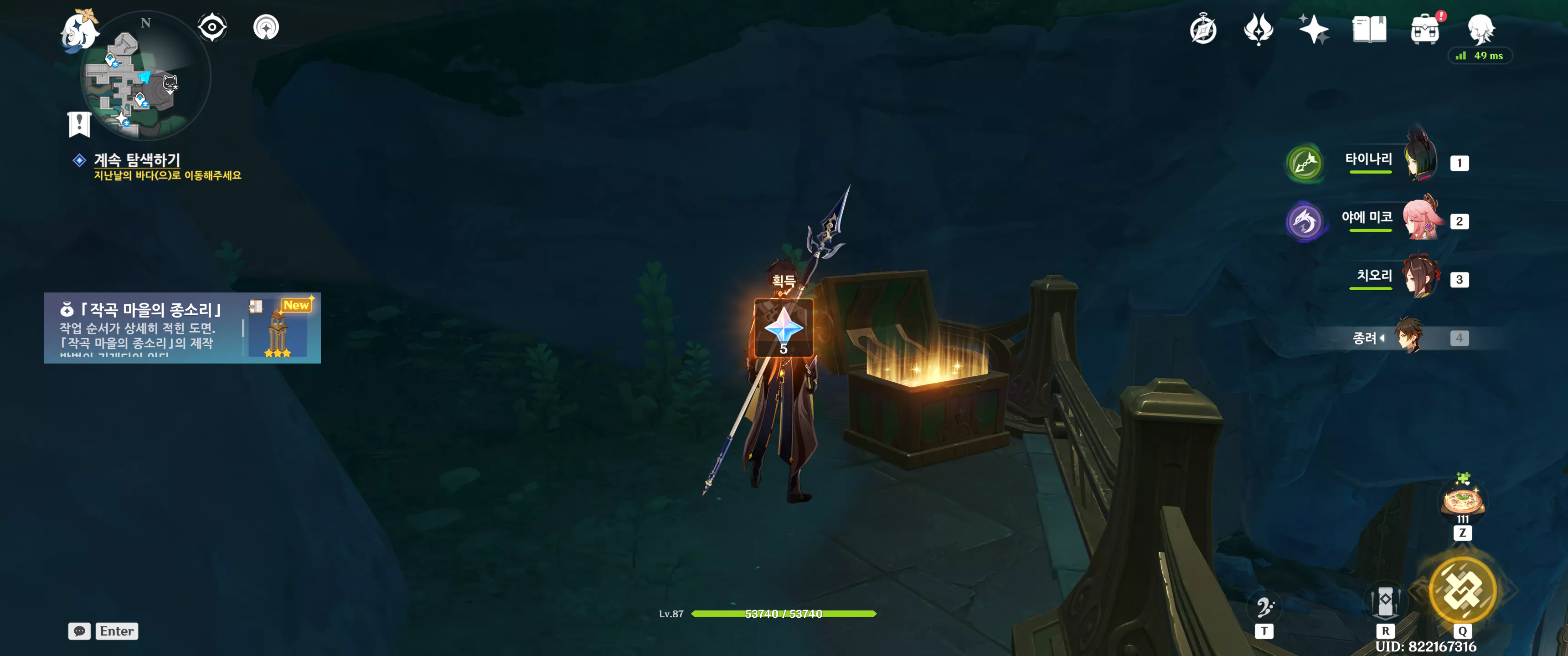Screen dimensions: 1568x656
Task: Open the quest navigation bookmark icon
Action: click(x=79, y=123)
